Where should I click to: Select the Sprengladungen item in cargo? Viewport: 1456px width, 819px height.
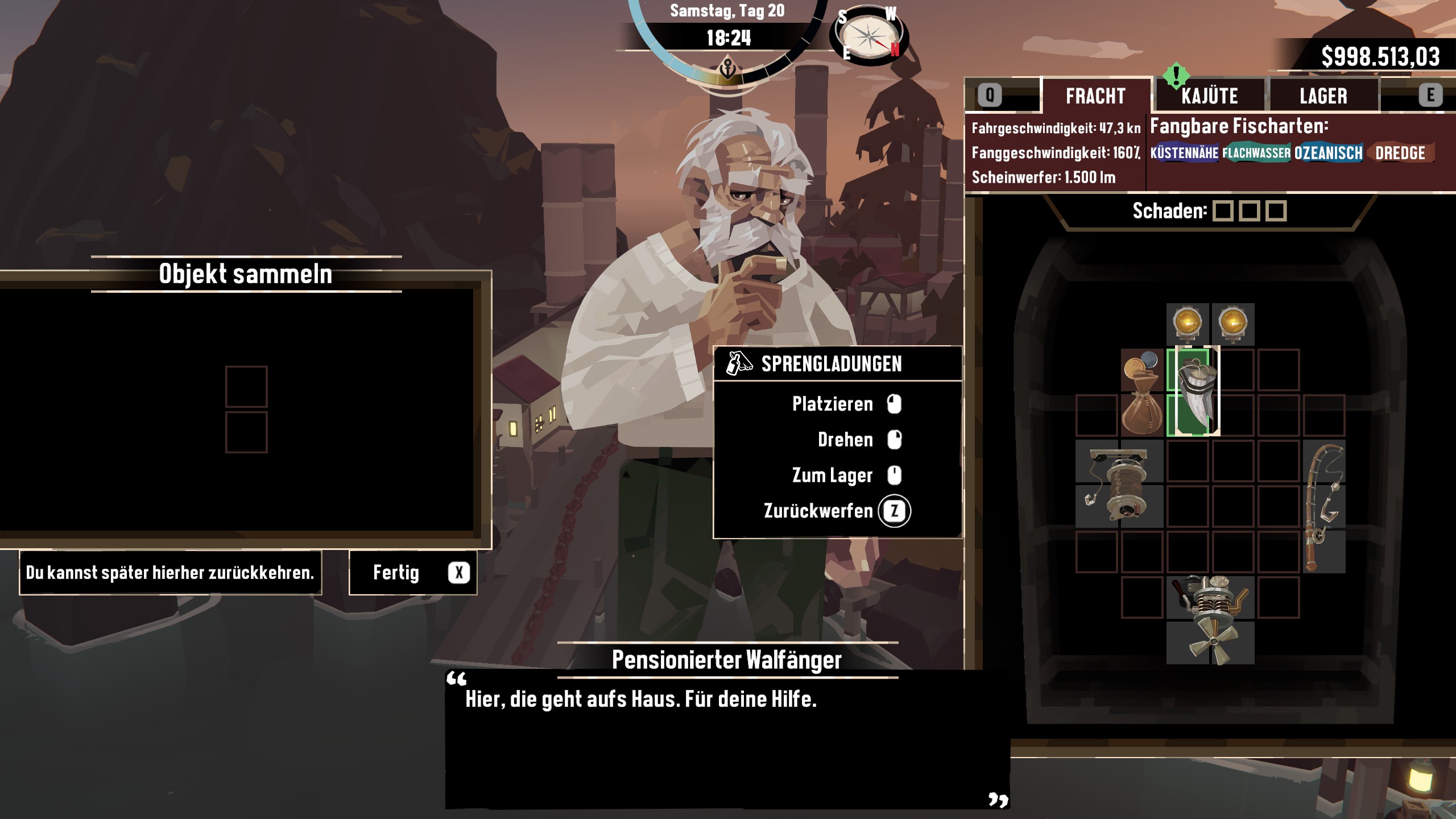tap(1193, 392)
